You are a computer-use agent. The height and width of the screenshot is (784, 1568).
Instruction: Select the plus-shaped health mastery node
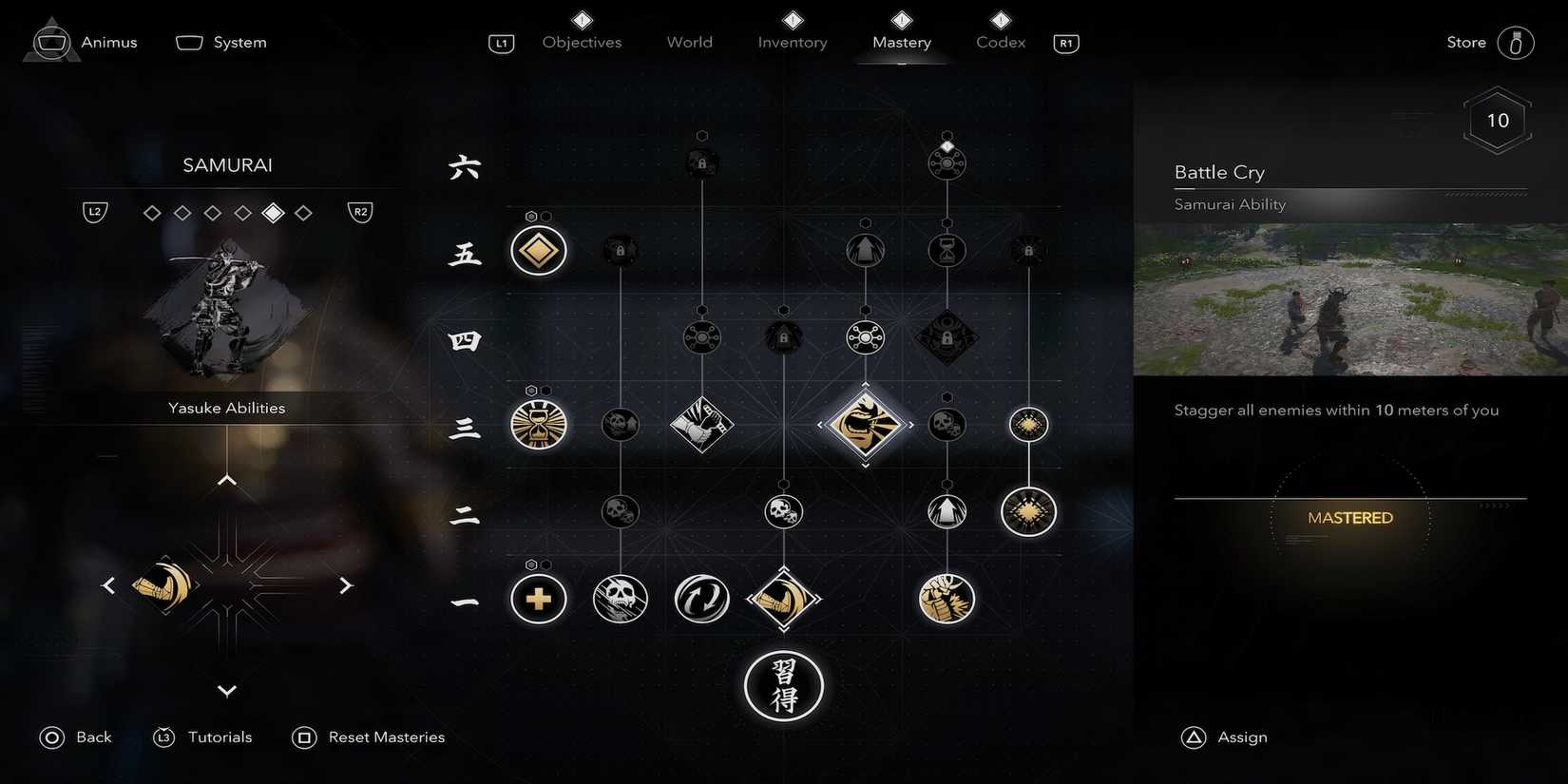[538, 599]
